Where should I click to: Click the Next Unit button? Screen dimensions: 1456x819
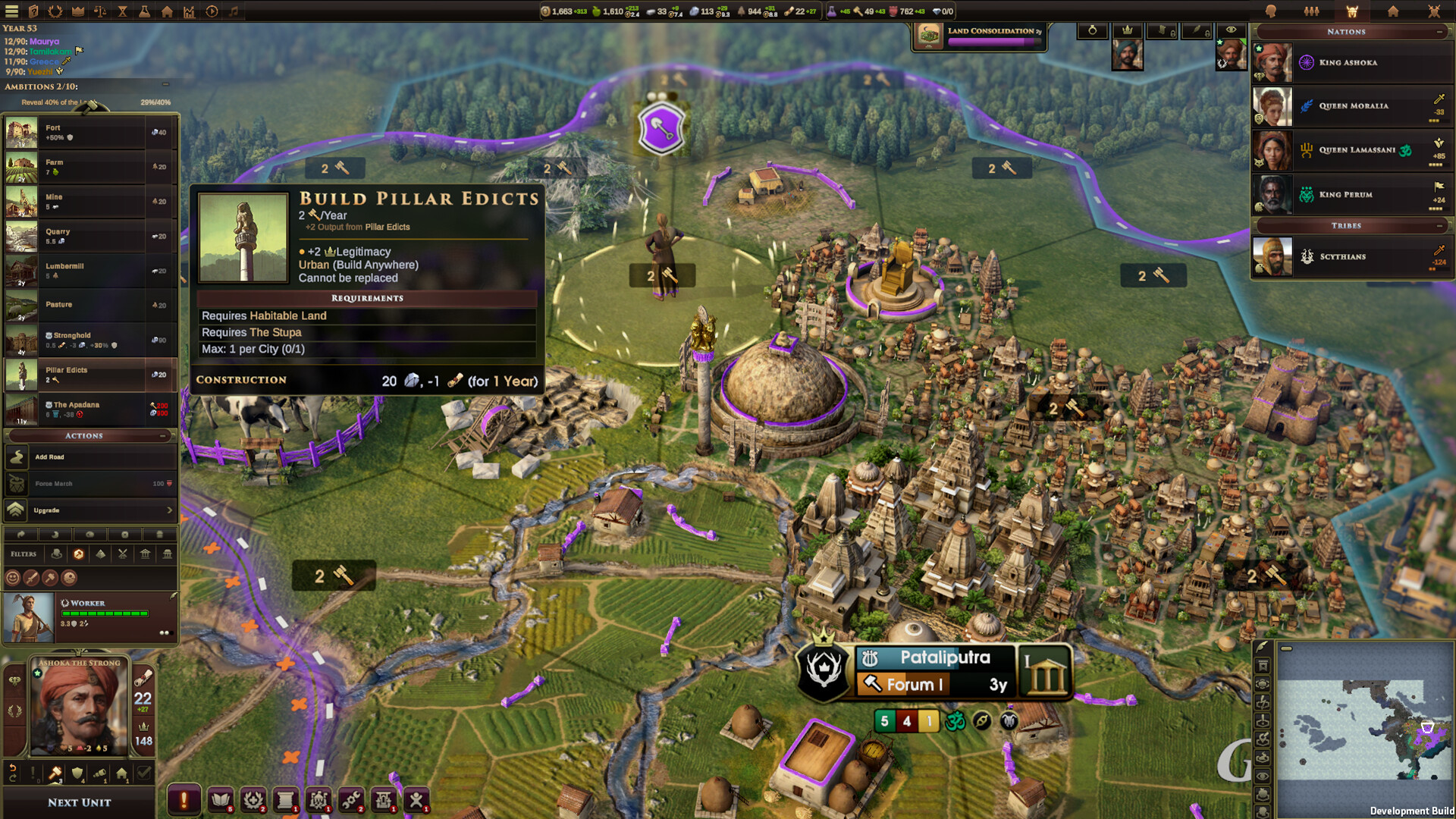click(x=79, y=802)
